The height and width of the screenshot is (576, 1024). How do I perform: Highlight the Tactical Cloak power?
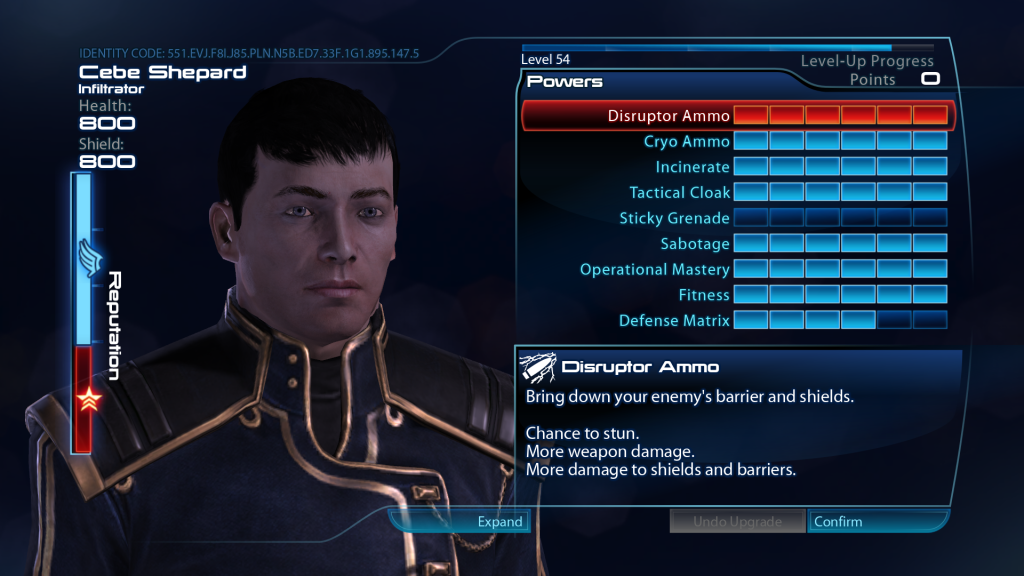tap(679, 192)
